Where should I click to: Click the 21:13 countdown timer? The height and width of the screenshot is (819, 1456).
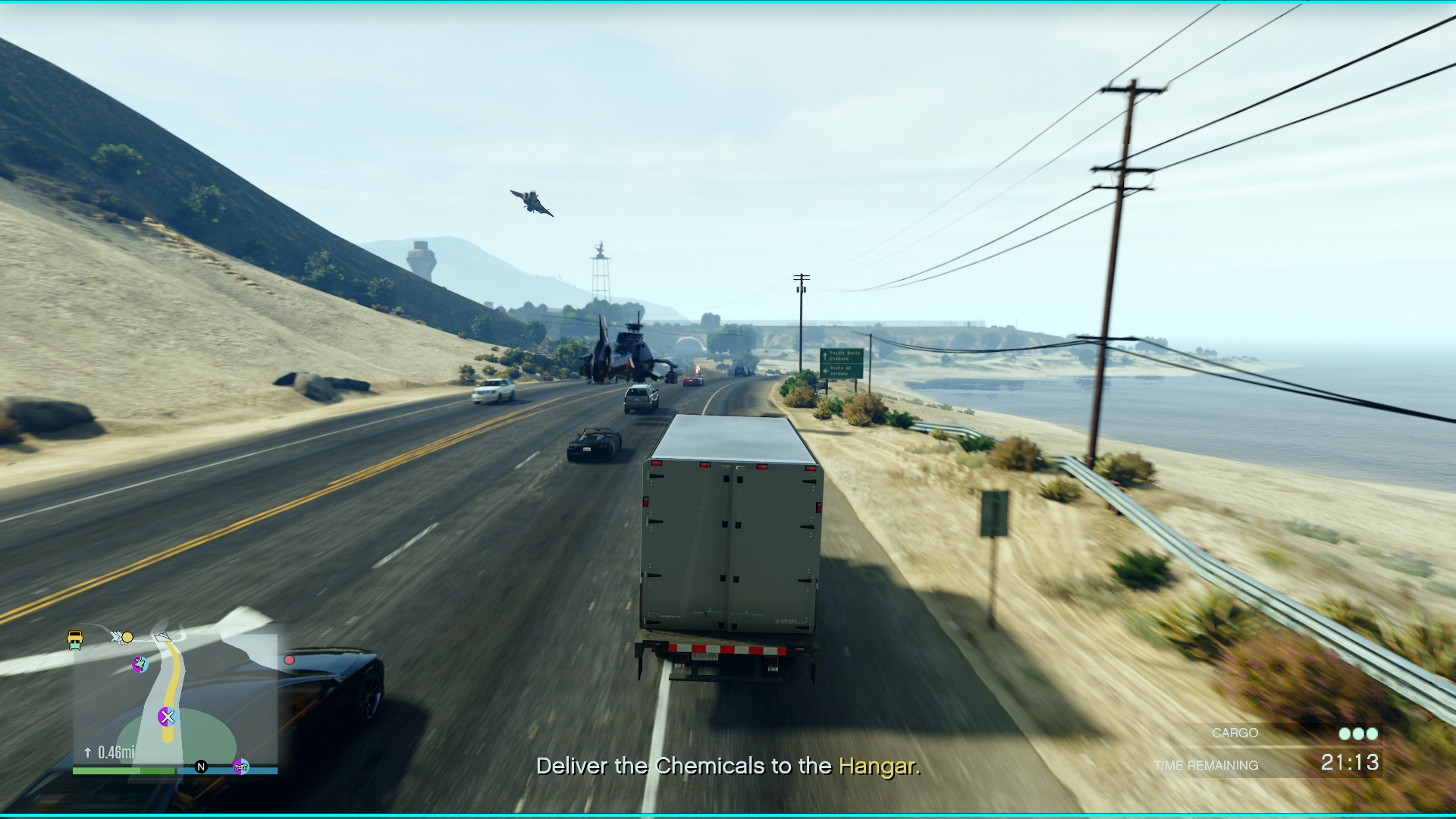tap(1351, 763)
